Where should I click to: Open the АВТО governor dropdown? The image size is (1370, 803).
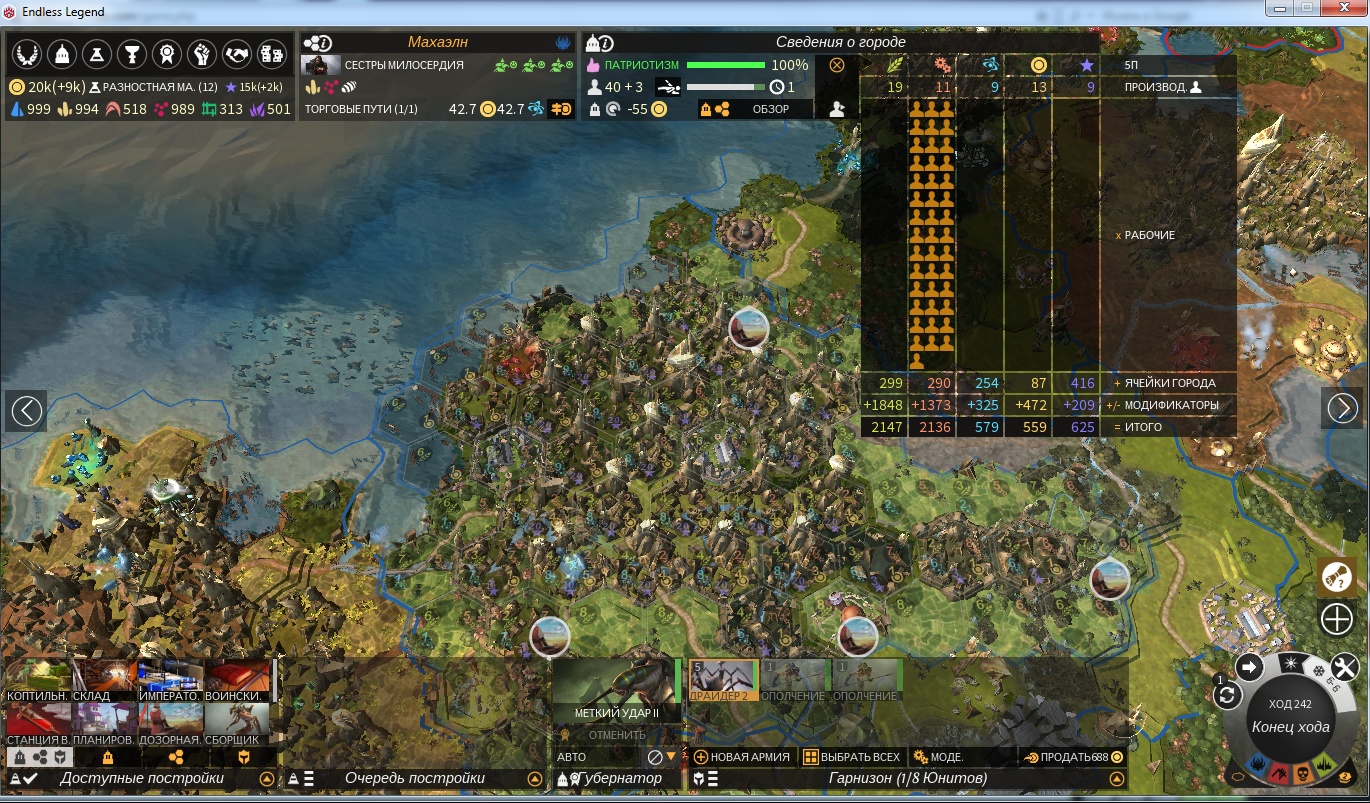(671, 757)
